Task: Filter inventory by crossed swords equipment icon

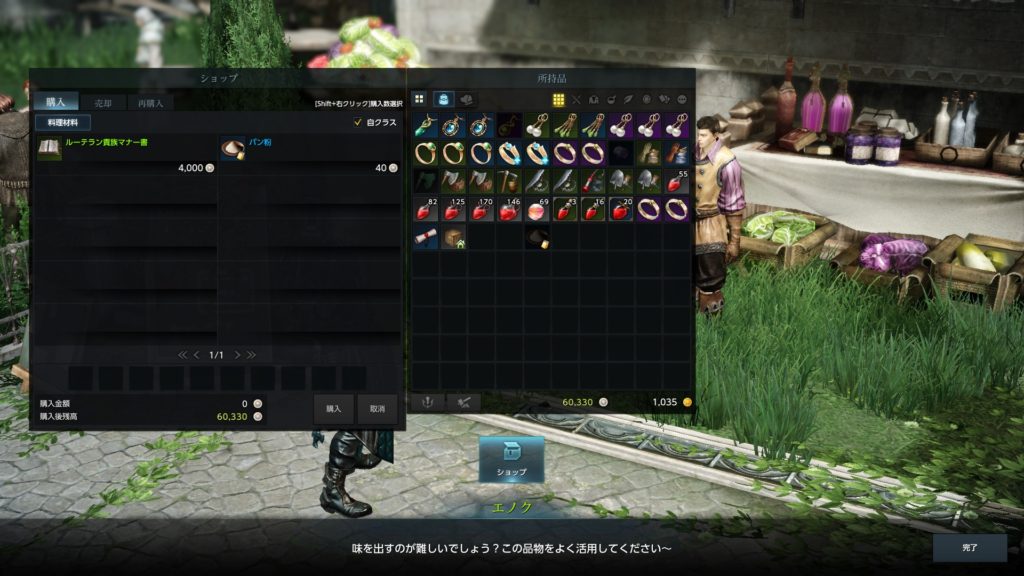Action: (x=576, y=99)
